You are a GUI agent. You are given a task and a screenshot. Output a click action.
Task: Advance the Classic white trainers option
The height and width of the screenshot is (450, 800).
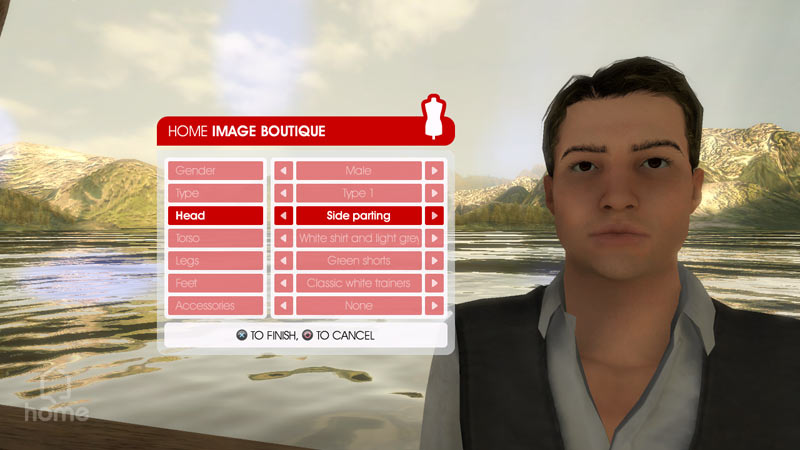(x=434, y=283)
